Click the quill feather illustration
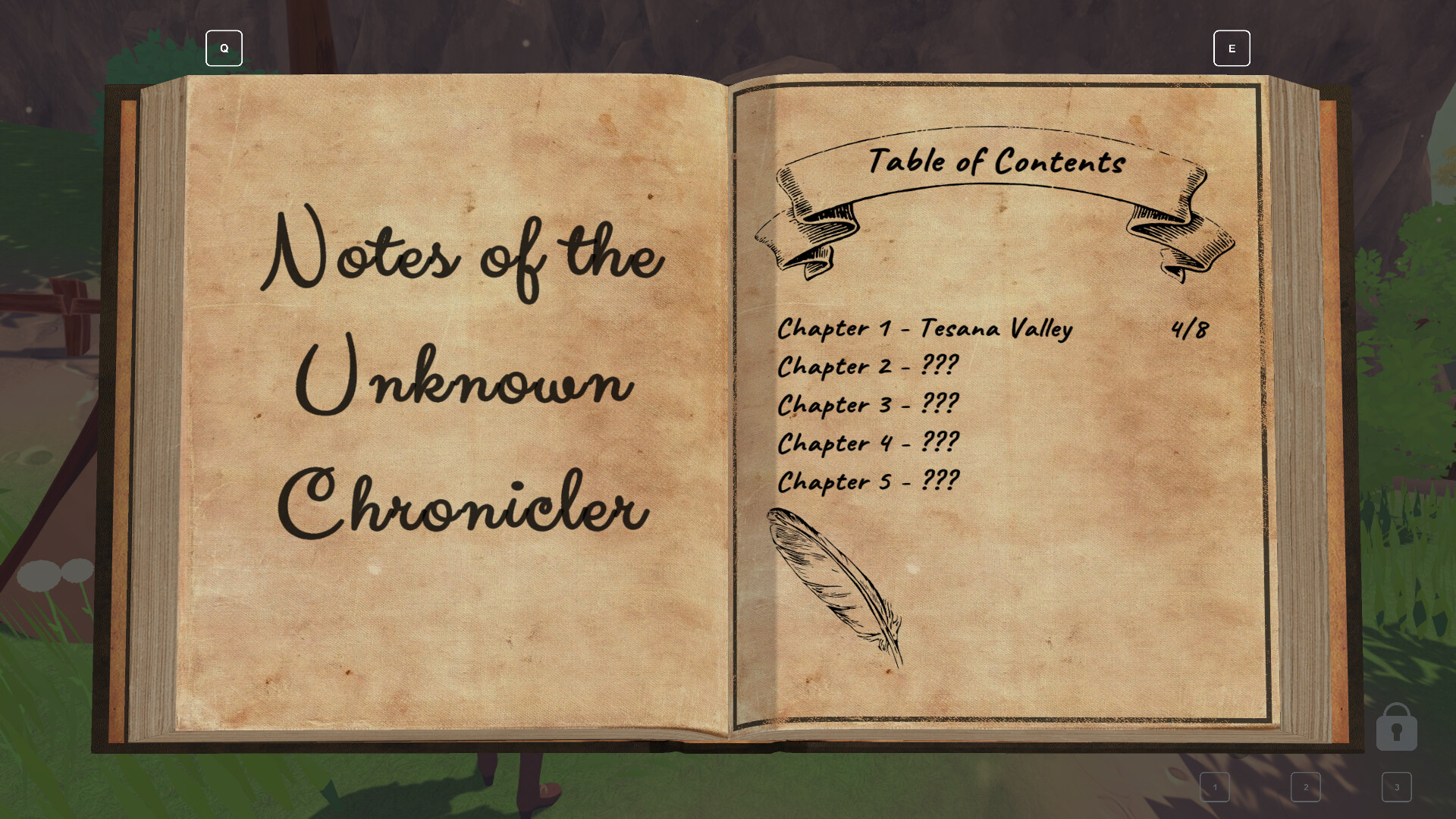 point(834,584)
